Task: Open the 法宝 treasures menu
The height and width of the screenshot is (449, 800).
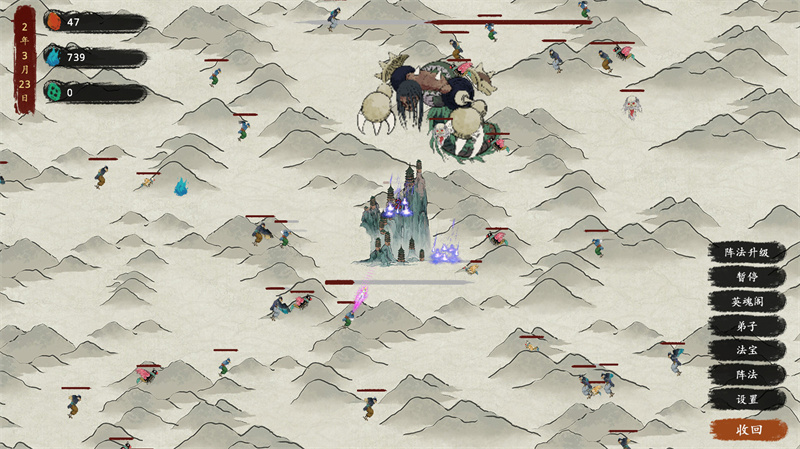Action: point(747,350)
